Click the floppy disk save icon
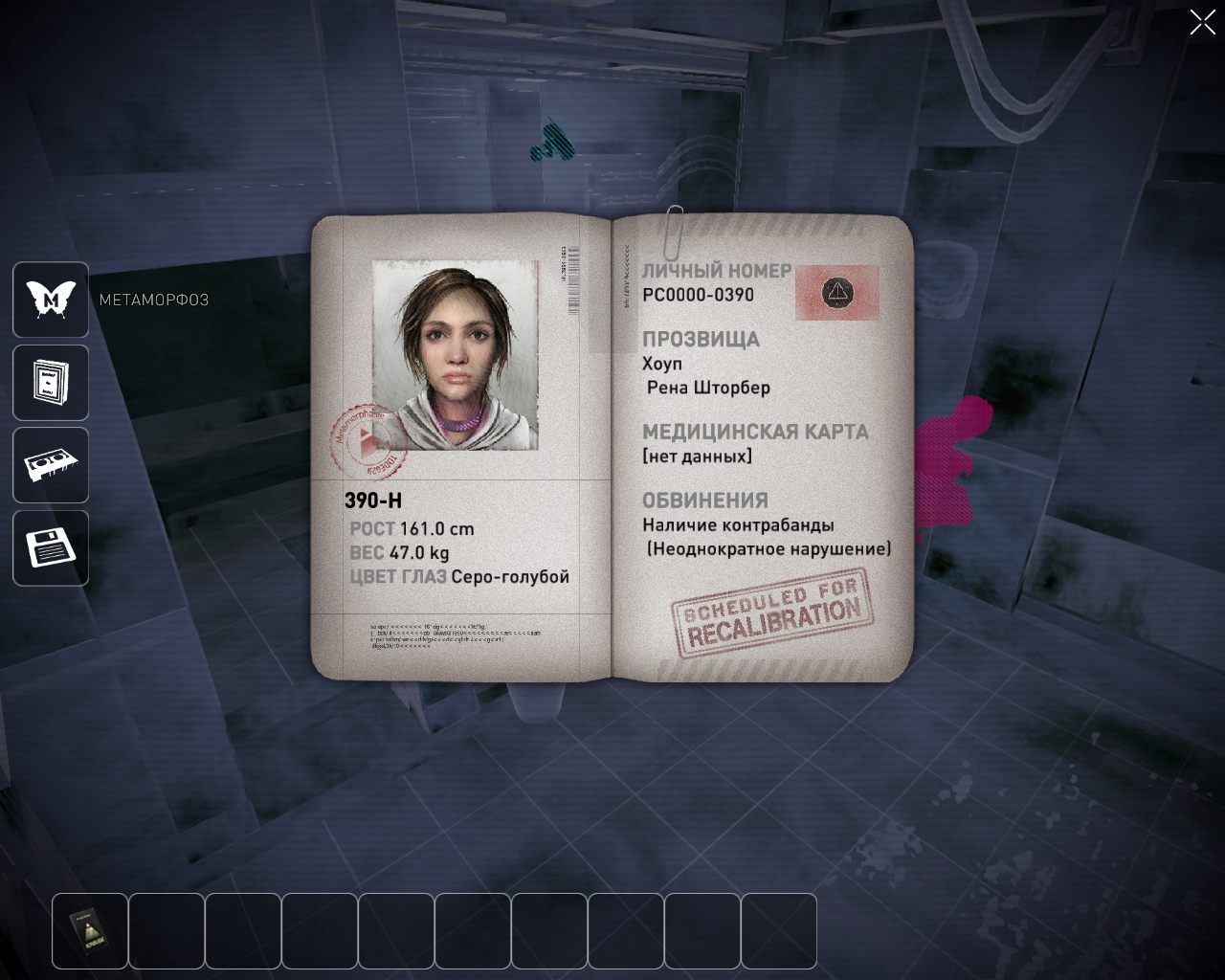1225x980 pixels. 50,547
